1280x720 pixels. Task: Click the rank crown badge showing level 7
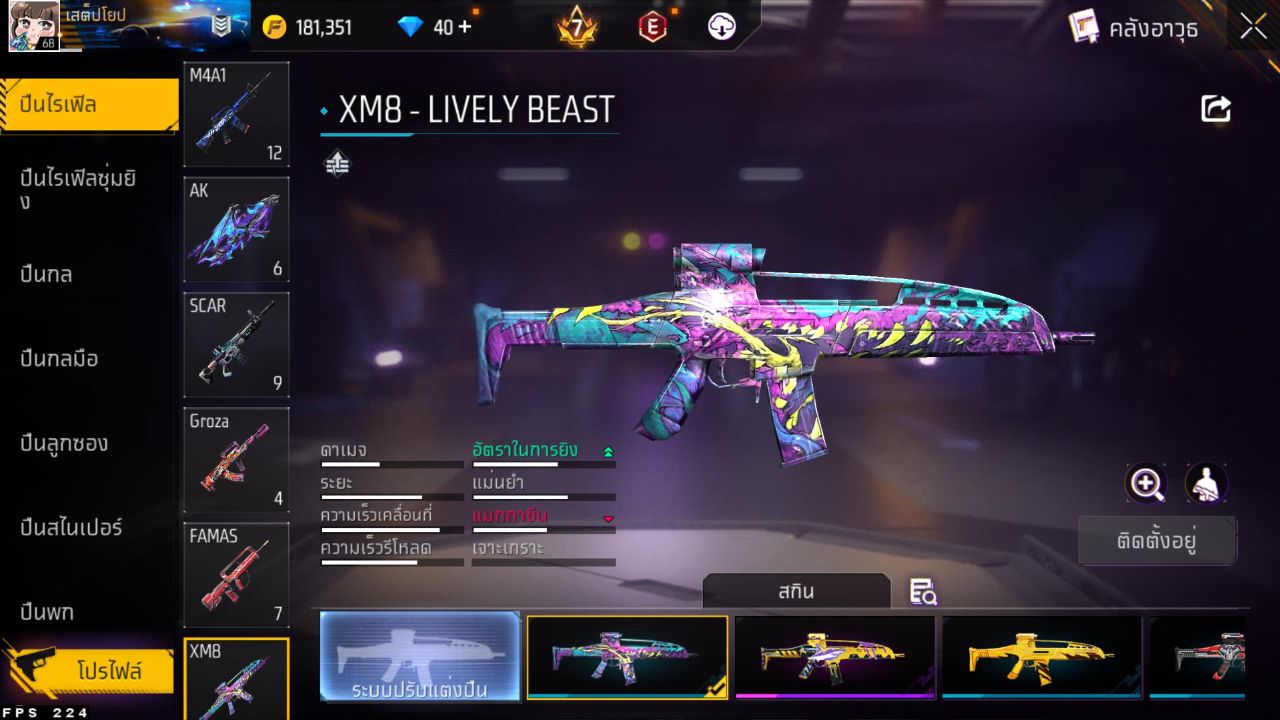(x=575, y=27)
